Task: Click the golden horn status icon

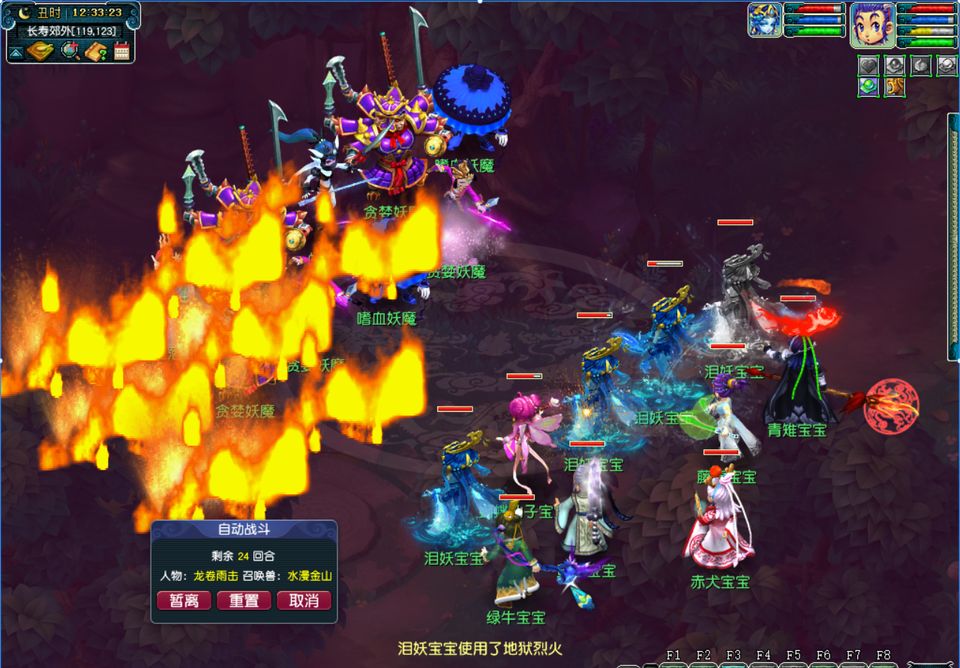Action: (x=894, y=88)
